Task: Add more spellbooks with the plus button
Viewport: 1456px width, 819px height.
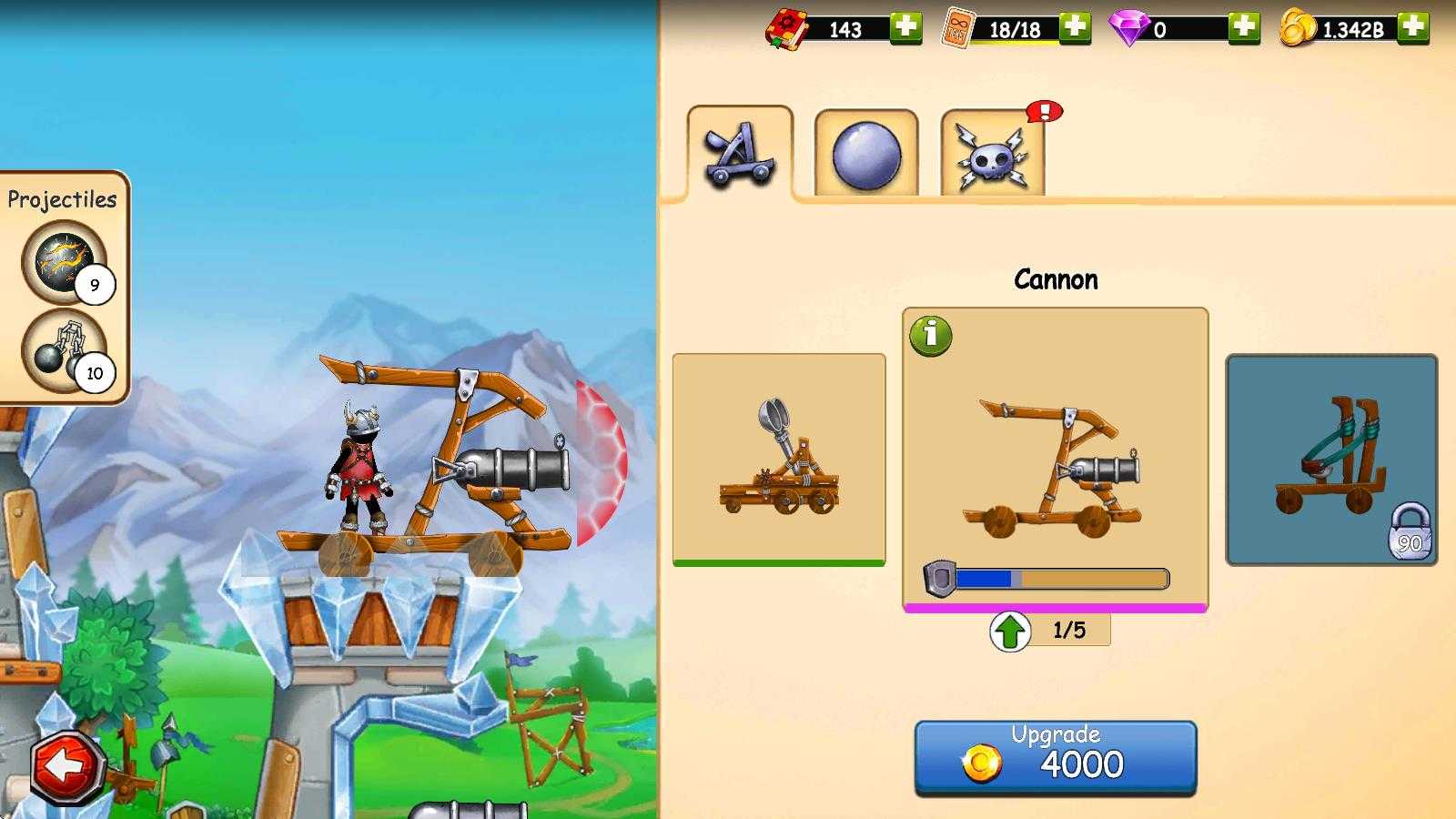Action: [x=905, y=28]
